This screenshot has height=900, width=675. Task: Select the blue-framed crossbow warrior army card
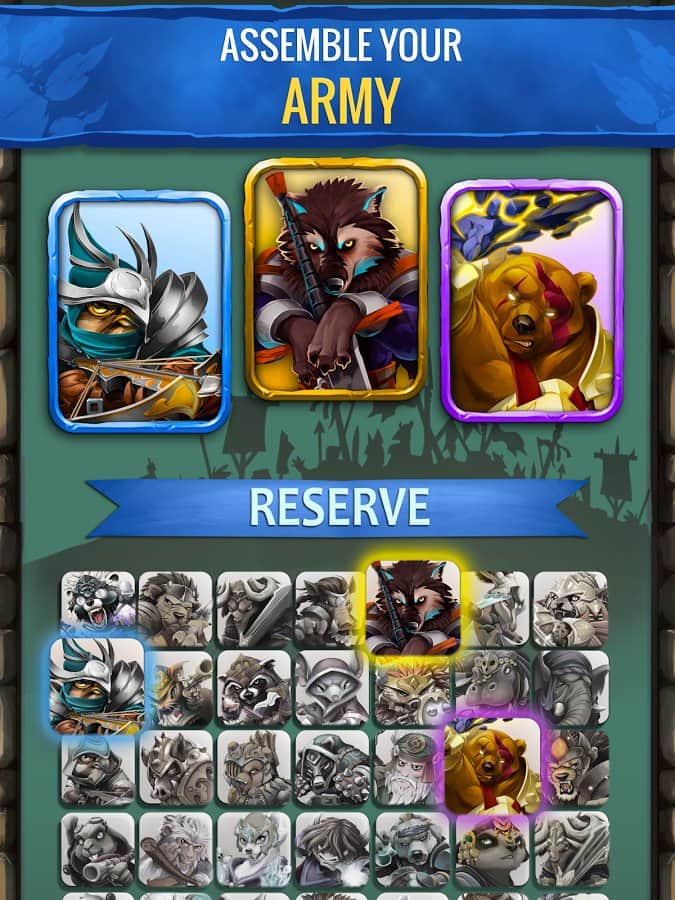pyautogui.click(x=139, y=311)
